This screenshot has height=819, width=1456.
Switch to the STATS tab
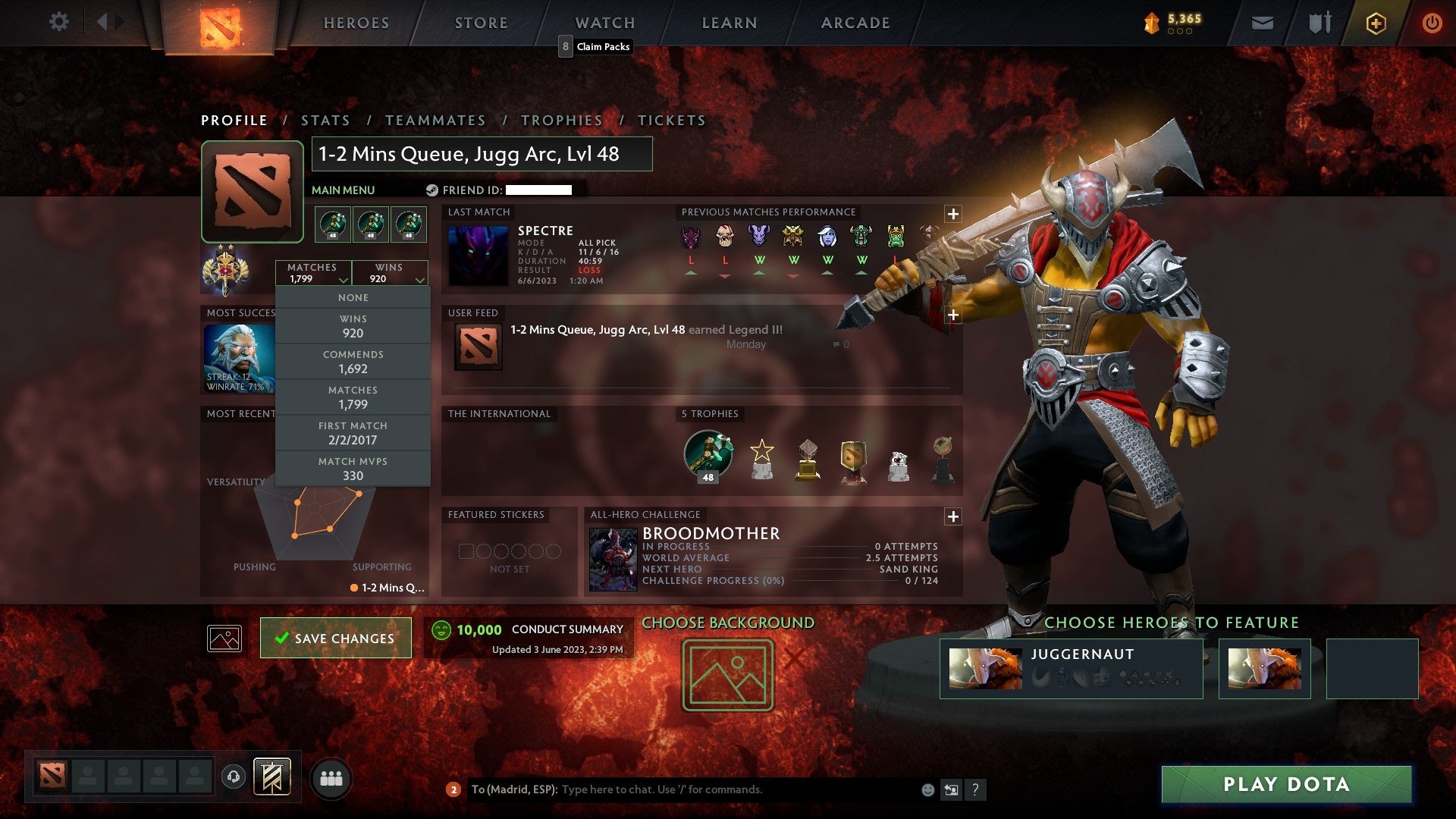click(x=325, y=120)
